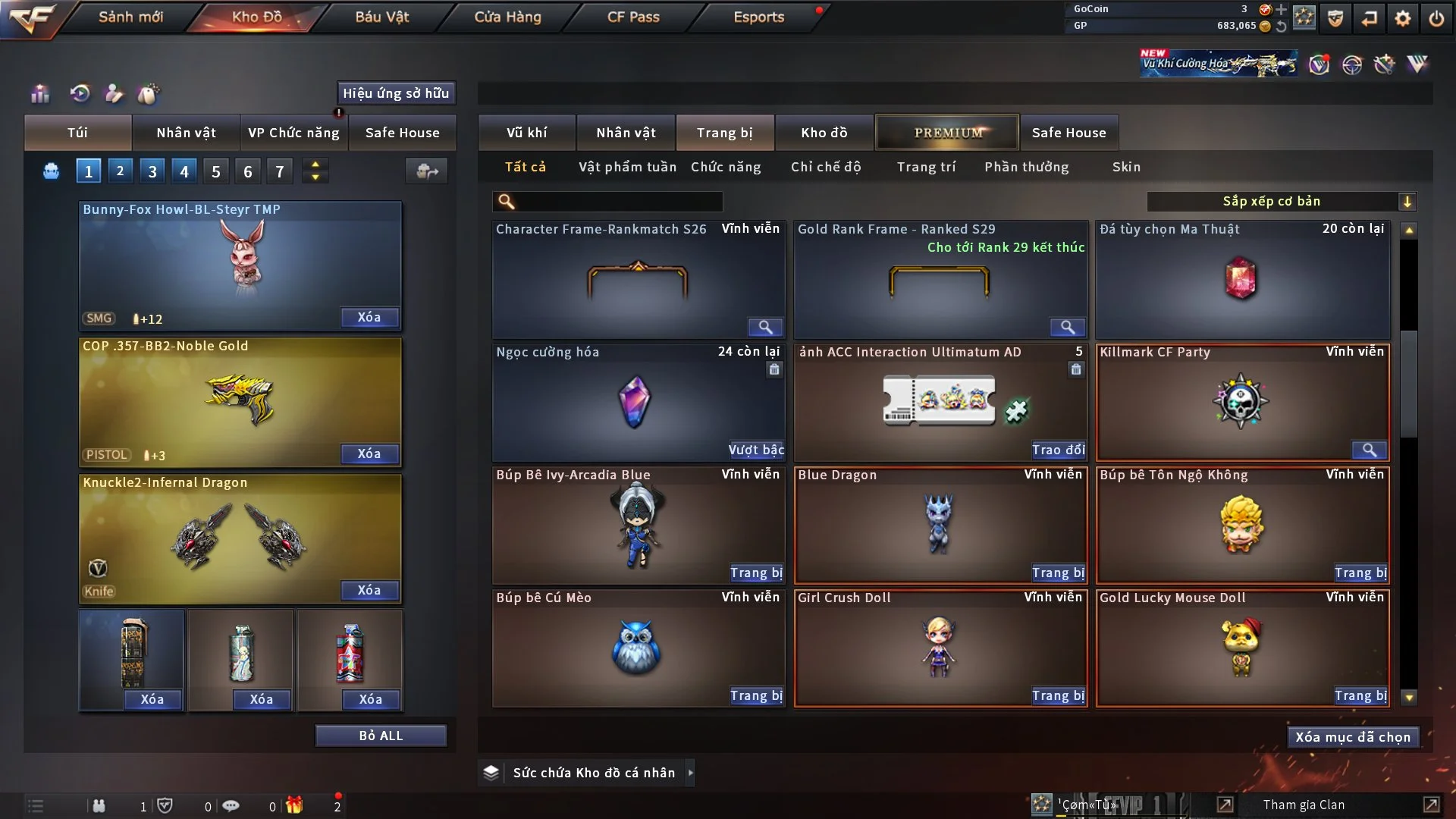Switch to the Sảnh mới lobby
The width and height of the screenshot is (1456, 819).
[x=130, y=17]
